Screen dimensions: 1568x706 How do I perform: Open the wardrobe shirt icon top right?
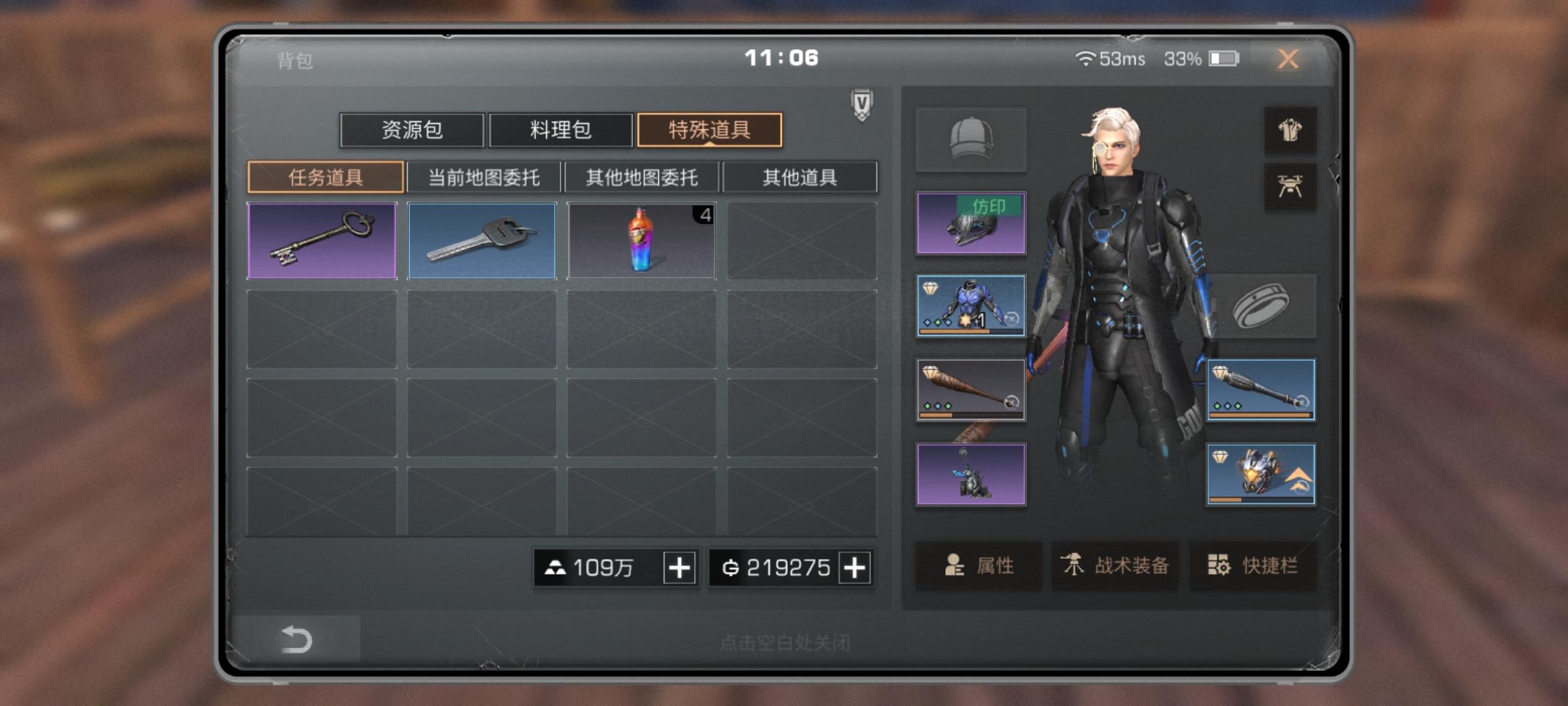(x=1290, y=129)
